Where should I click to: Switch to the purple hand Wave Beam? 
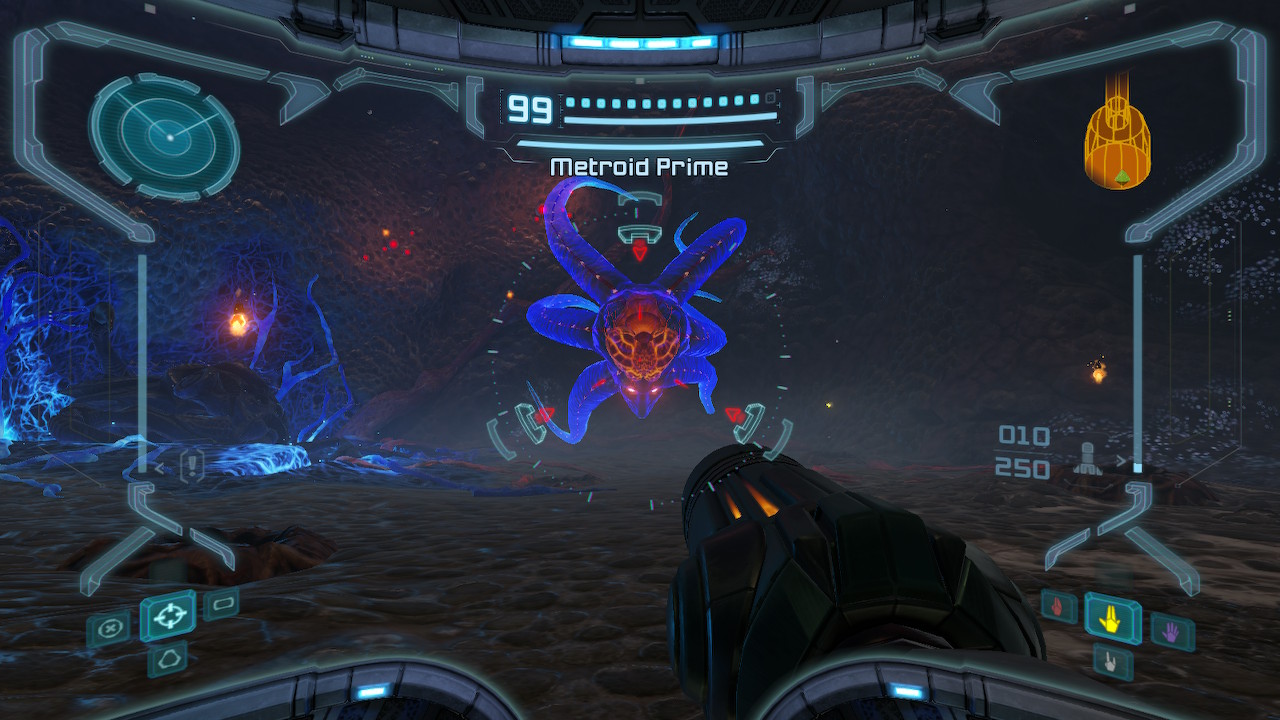1171,631
